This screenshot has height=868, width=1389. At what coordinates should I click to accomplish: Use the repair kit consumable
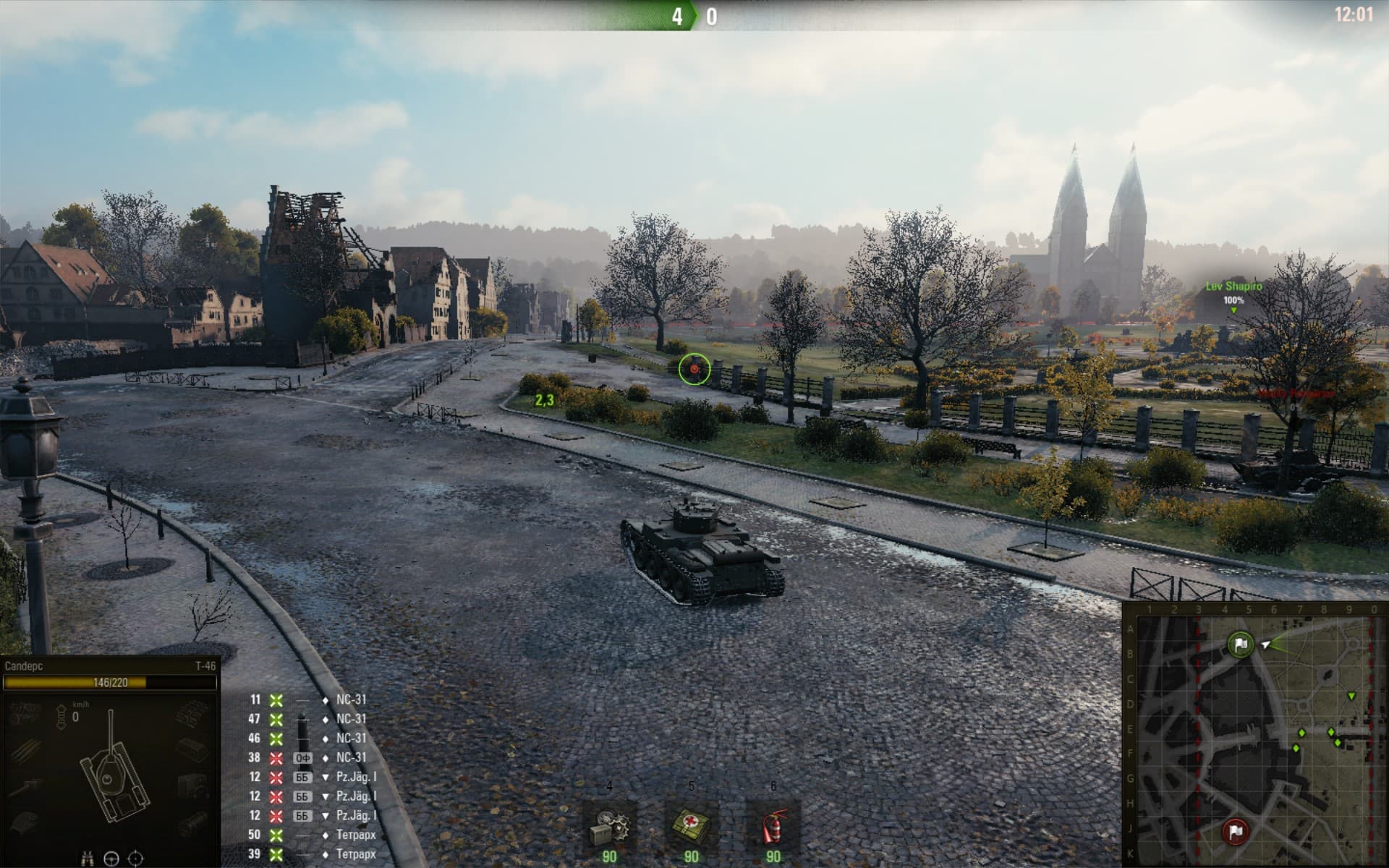click(609, 825)
